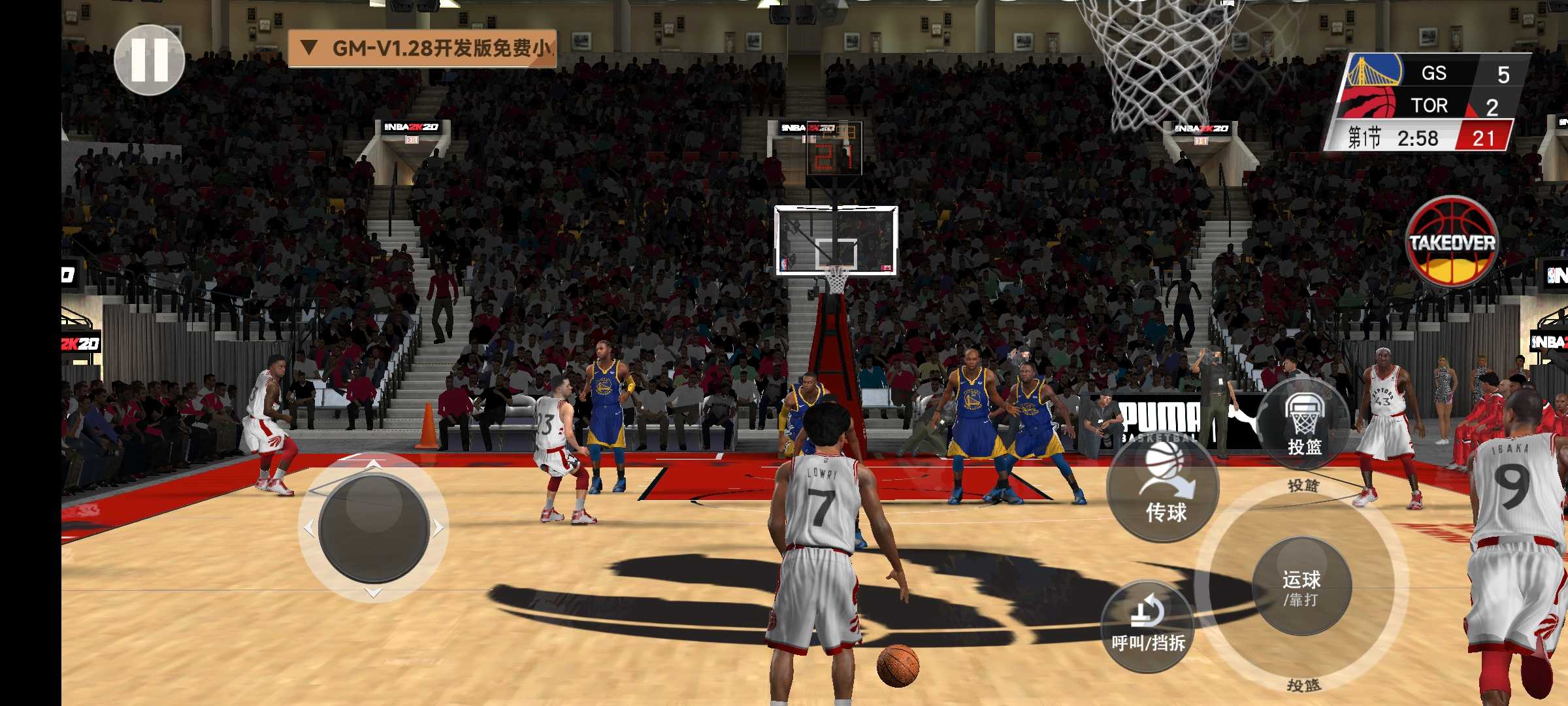Pause the game with the pause button
This screenshot has width=1568, height=706.
coord(150,59)
